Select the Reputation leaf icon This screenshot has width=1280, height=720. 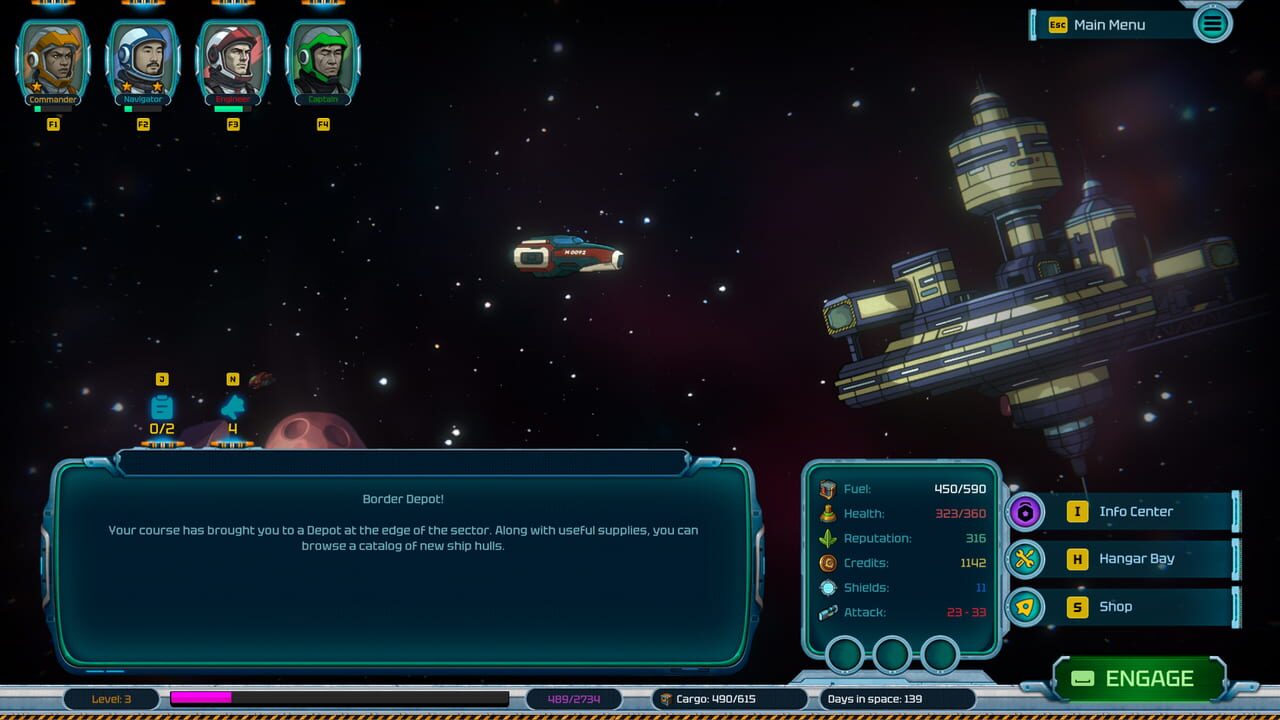click(827, 538)
